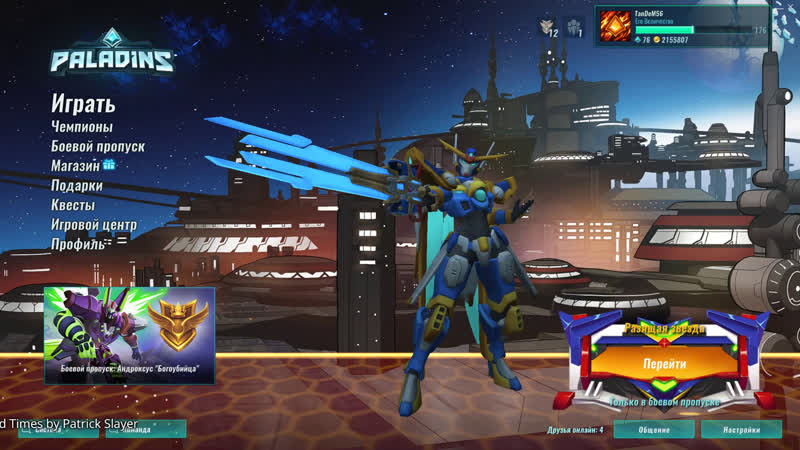Click Играть to start playing
Viewport: 800px width, 450px height.
coord(84,104)
